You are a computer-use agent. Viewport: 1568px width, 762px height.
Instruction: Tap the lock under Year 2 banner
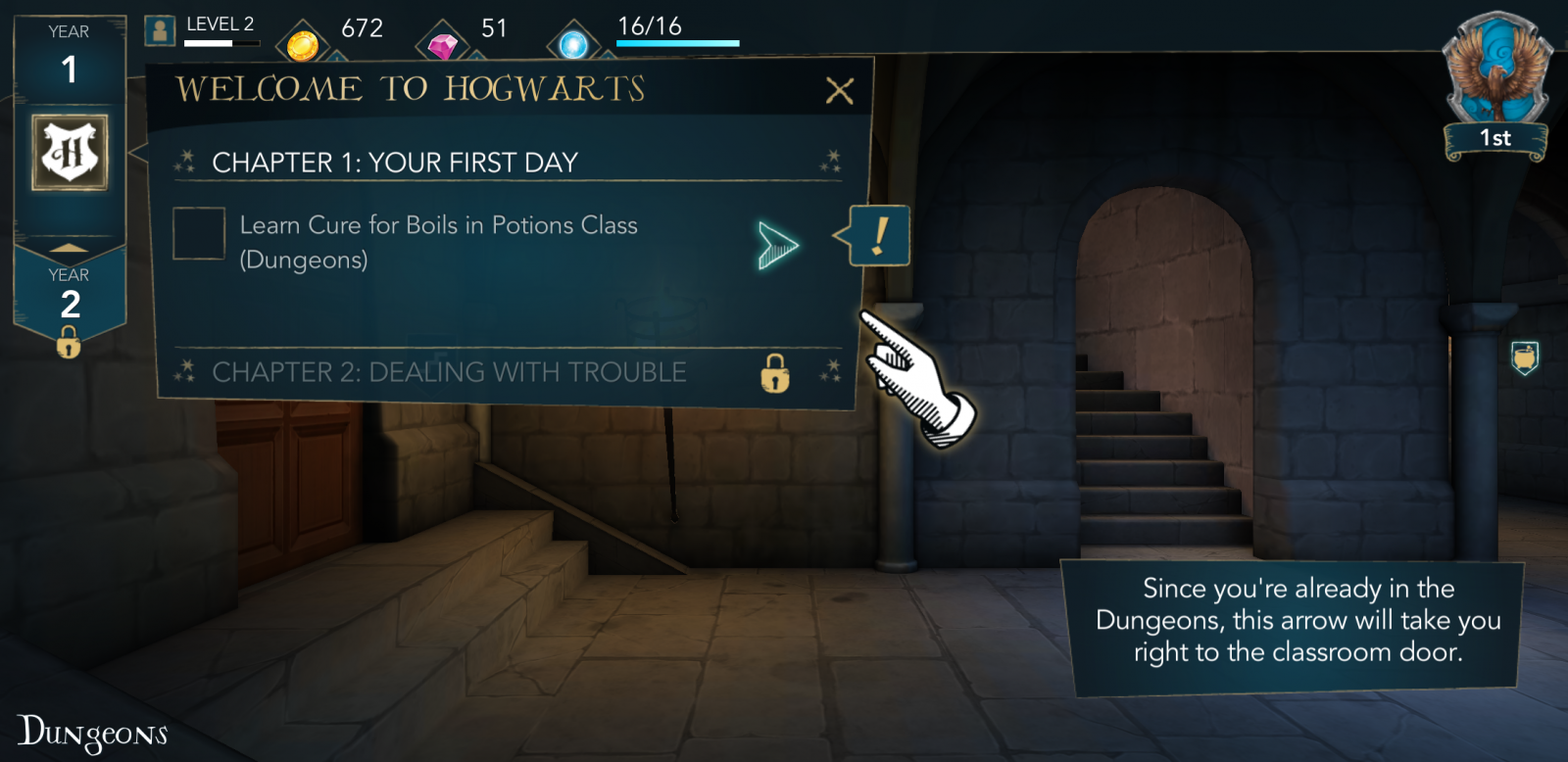tap(68, 345)
